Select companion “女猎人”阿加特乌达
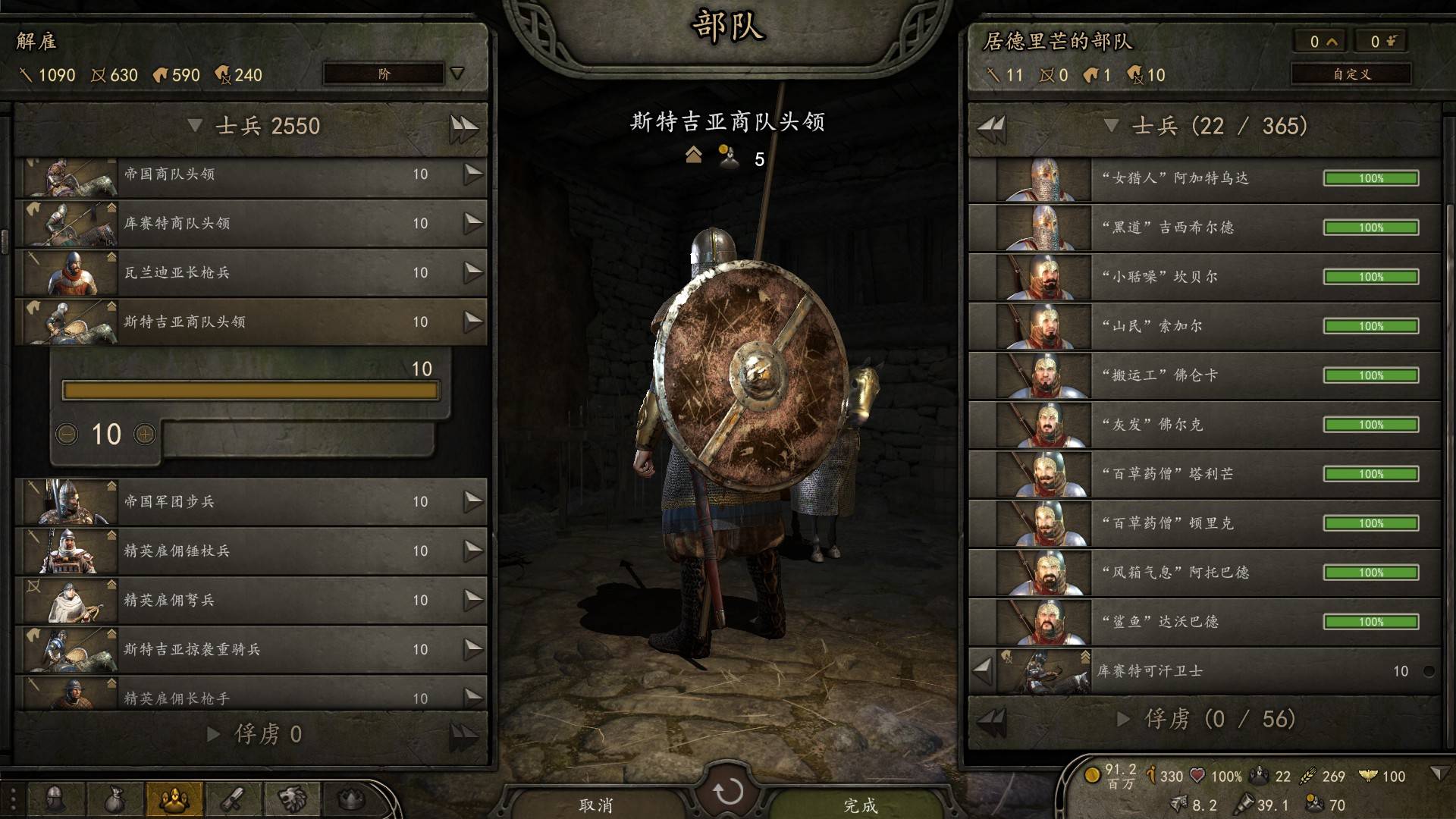Image resolution: width=1456 pixels, height=819 pixels. coord(1206,178)
